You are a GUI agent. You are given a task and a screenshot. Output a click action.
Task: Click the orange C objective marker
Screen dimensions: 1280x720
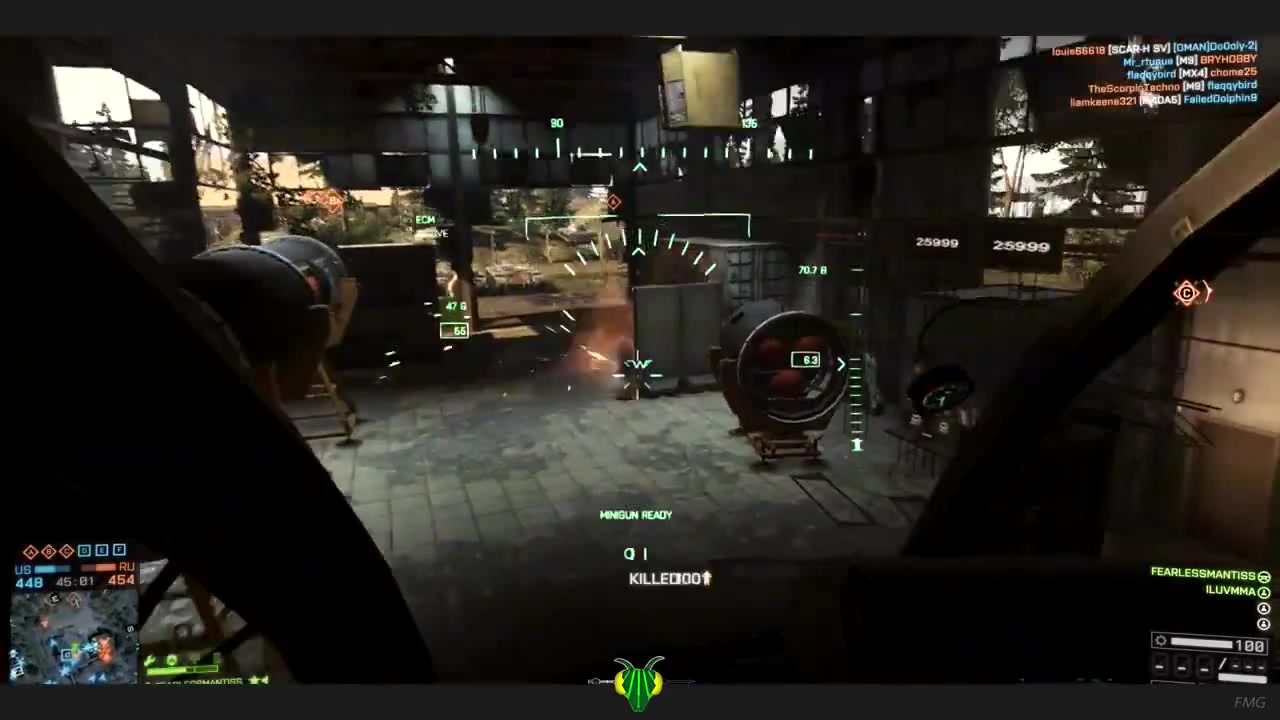coord(1186,293)
